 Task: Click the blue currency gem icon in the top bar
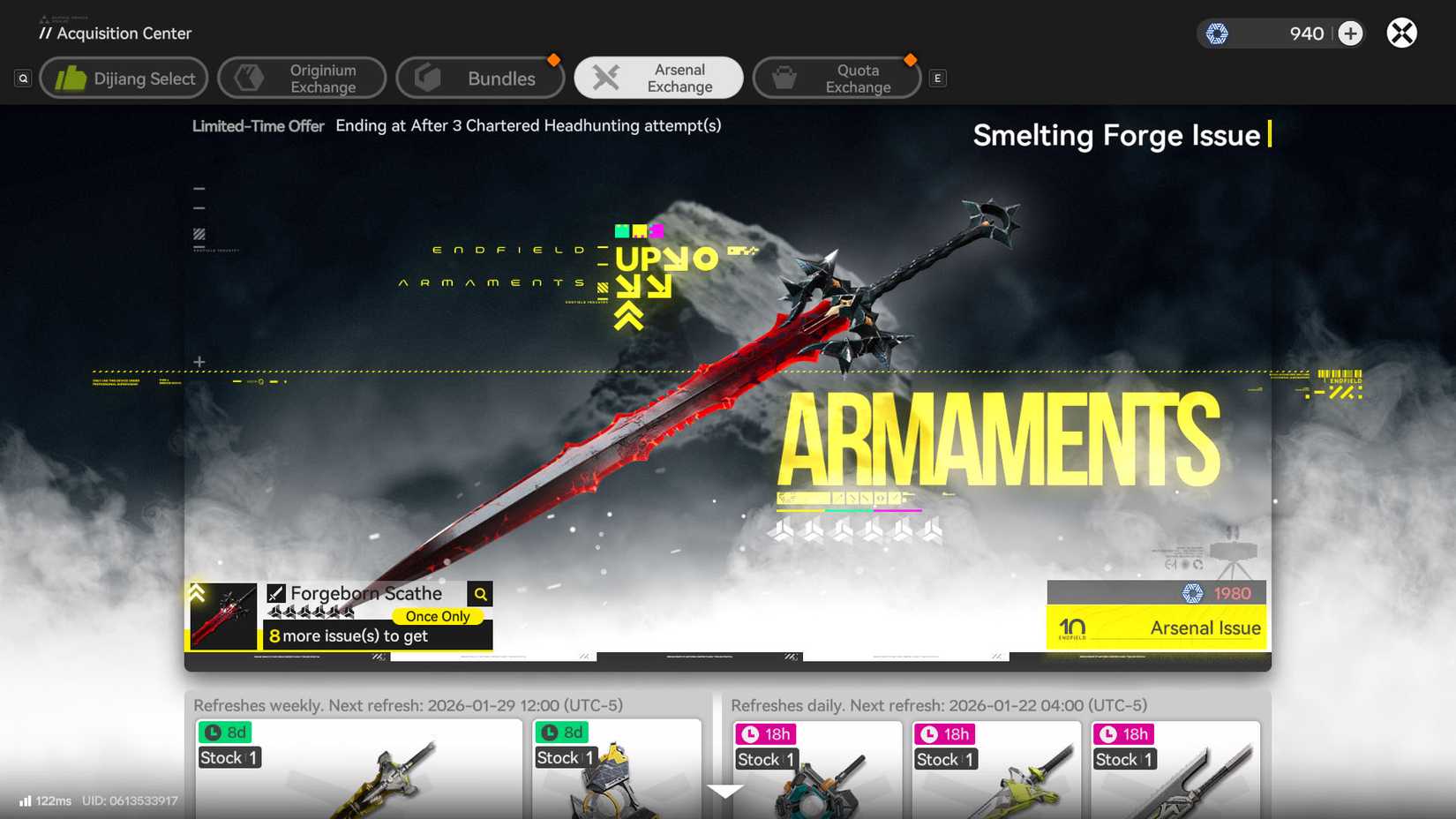point(1219,33)
